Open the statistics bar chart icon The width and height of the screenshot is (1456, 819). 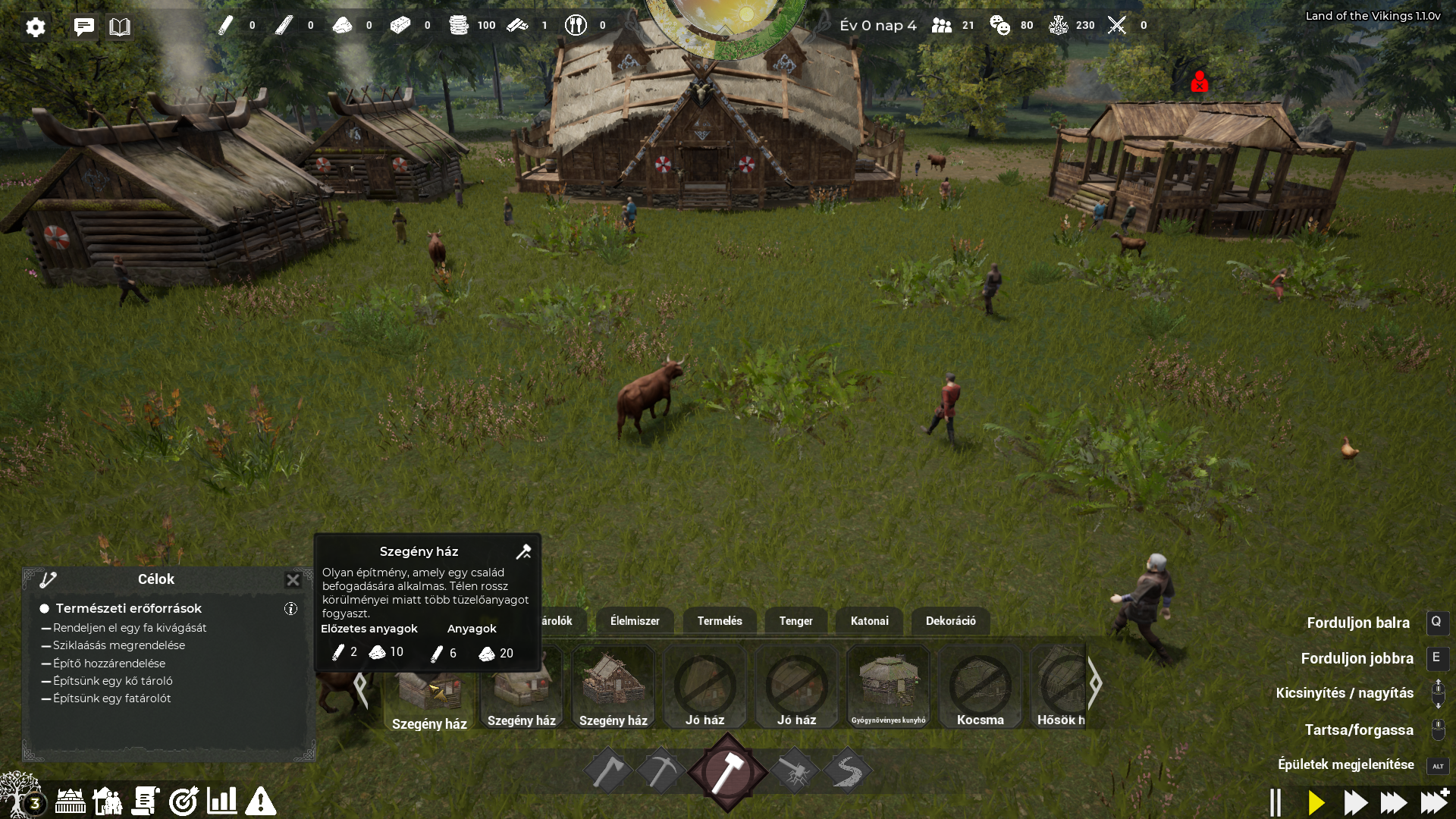pos(221,801)
